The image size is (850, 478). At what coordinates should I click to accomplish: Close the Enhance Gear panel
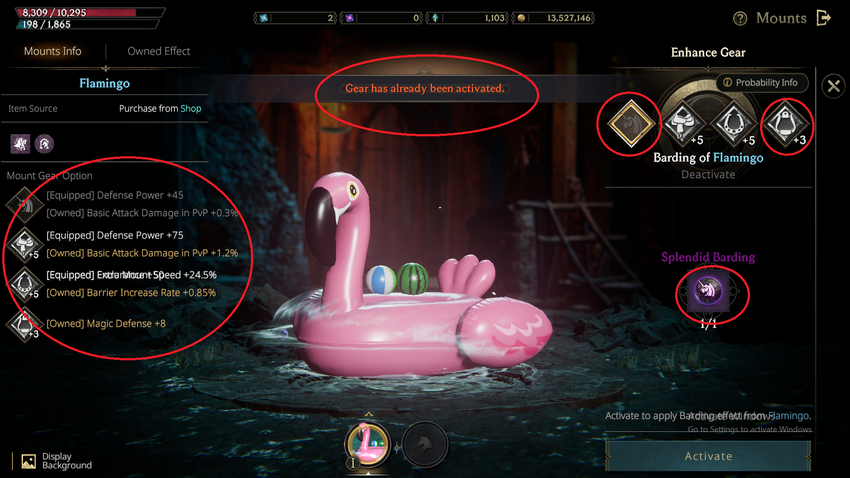point(833,86)
